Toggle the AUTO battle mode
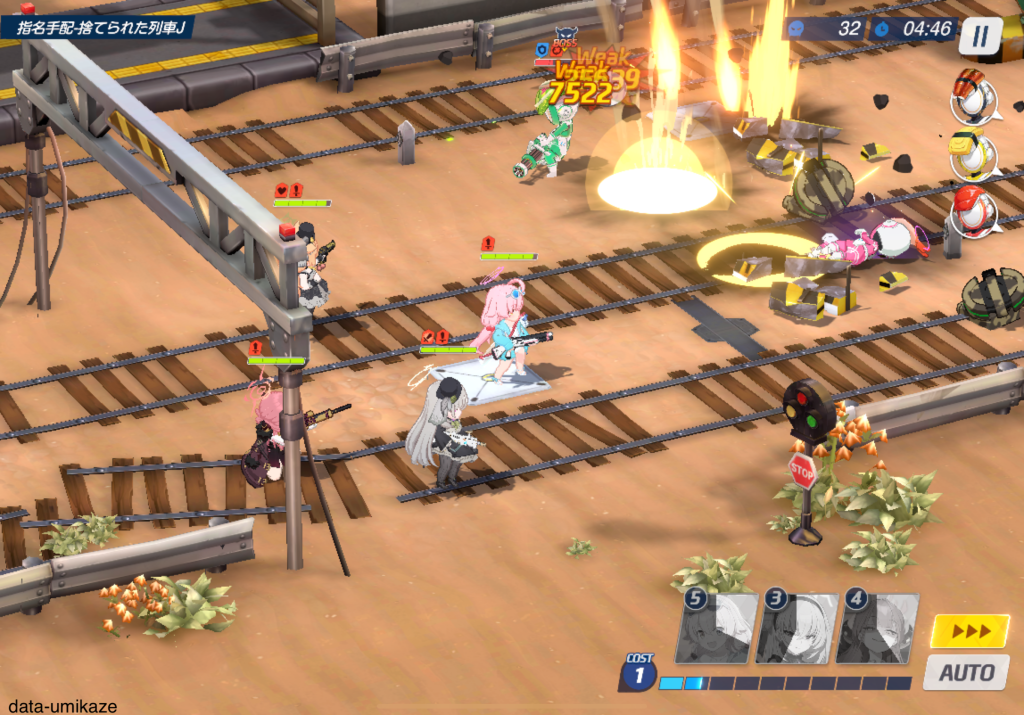1024x715 pixels. tap(967, 672)
